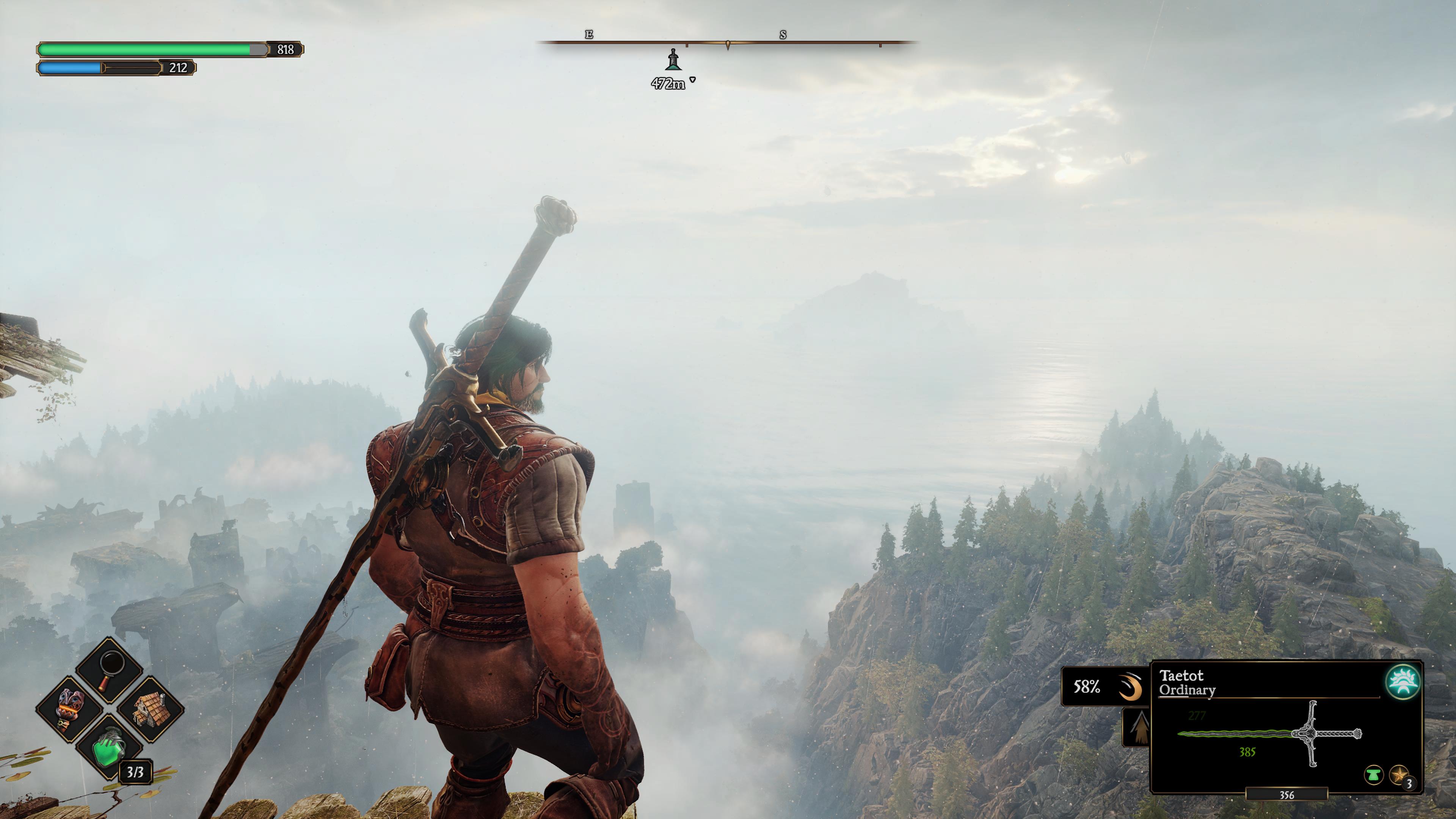This screenshot has height=819, width=1456.
Task: Click the green anvil icon
Action: pyautogui.click(x=1373, y=774)
